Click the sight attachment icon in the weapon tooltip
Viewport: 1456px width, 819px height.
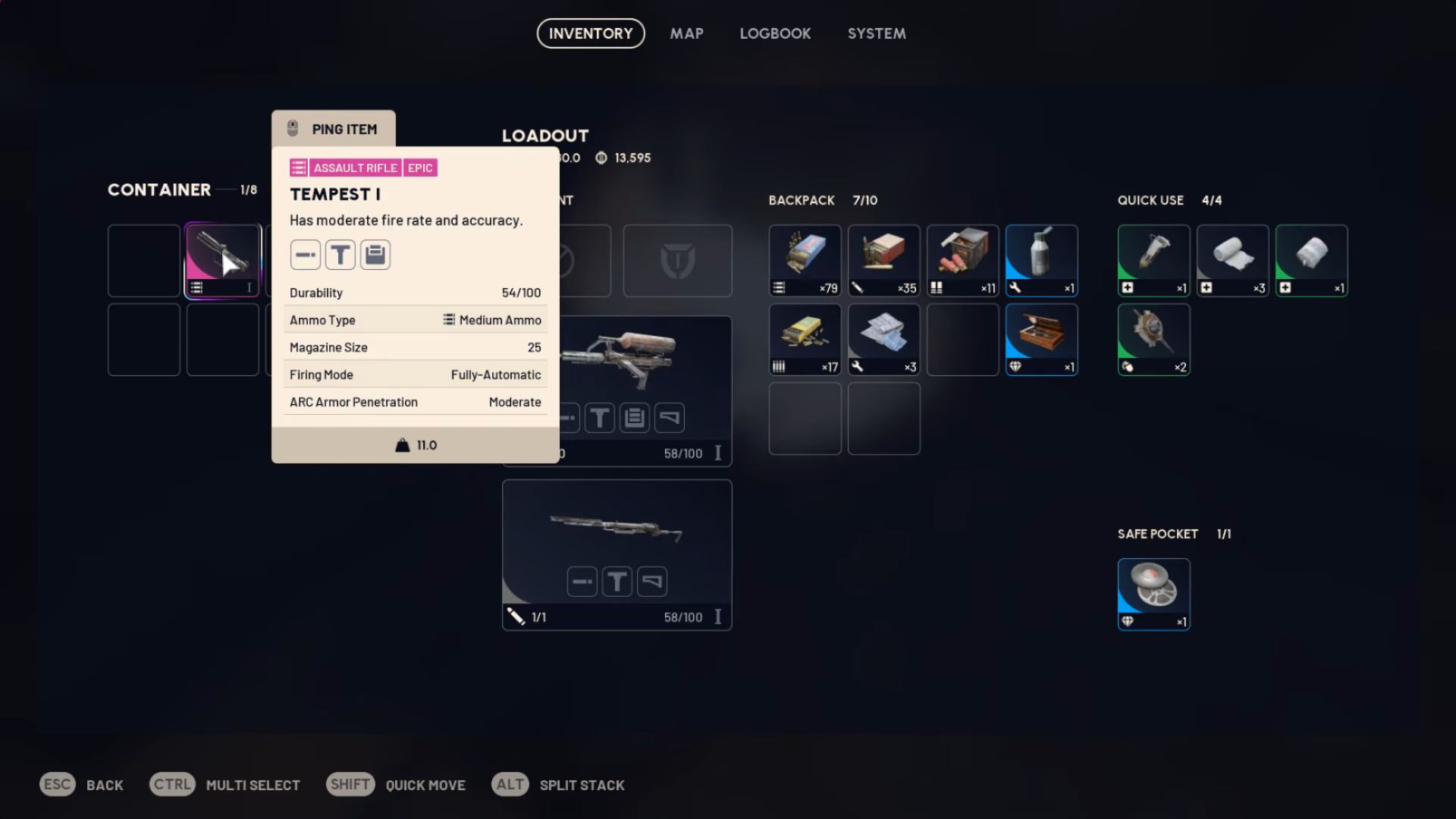point(340,255)
